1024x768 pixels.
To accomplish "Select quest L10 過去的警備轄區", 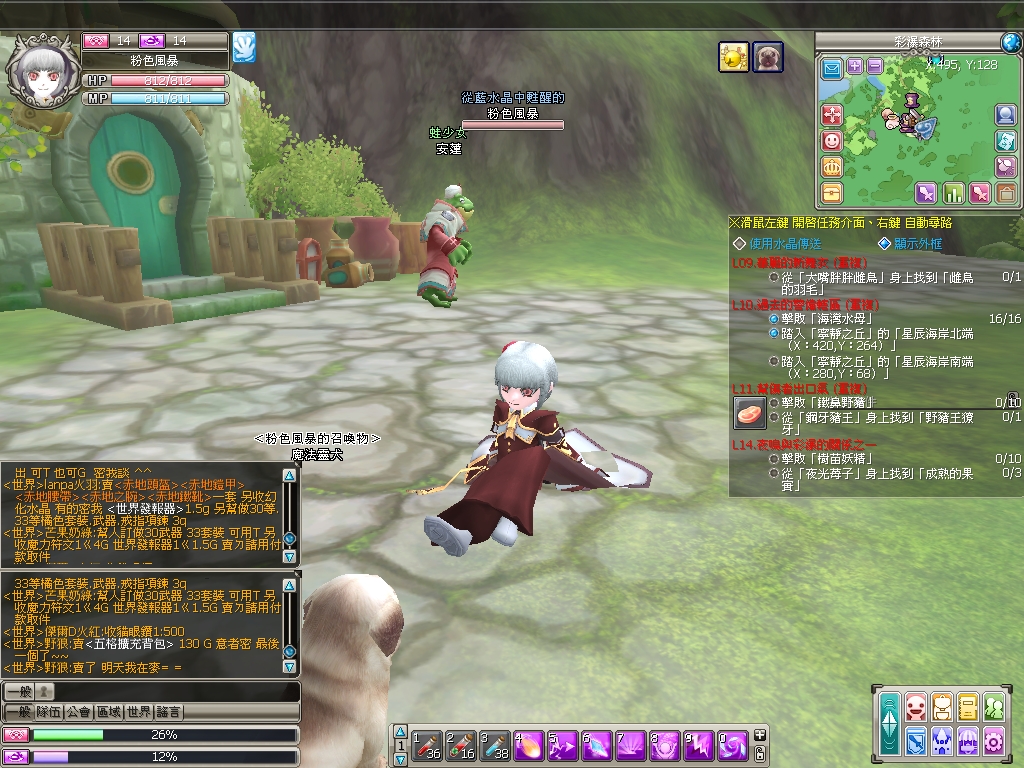I will (x=798, y=304).
